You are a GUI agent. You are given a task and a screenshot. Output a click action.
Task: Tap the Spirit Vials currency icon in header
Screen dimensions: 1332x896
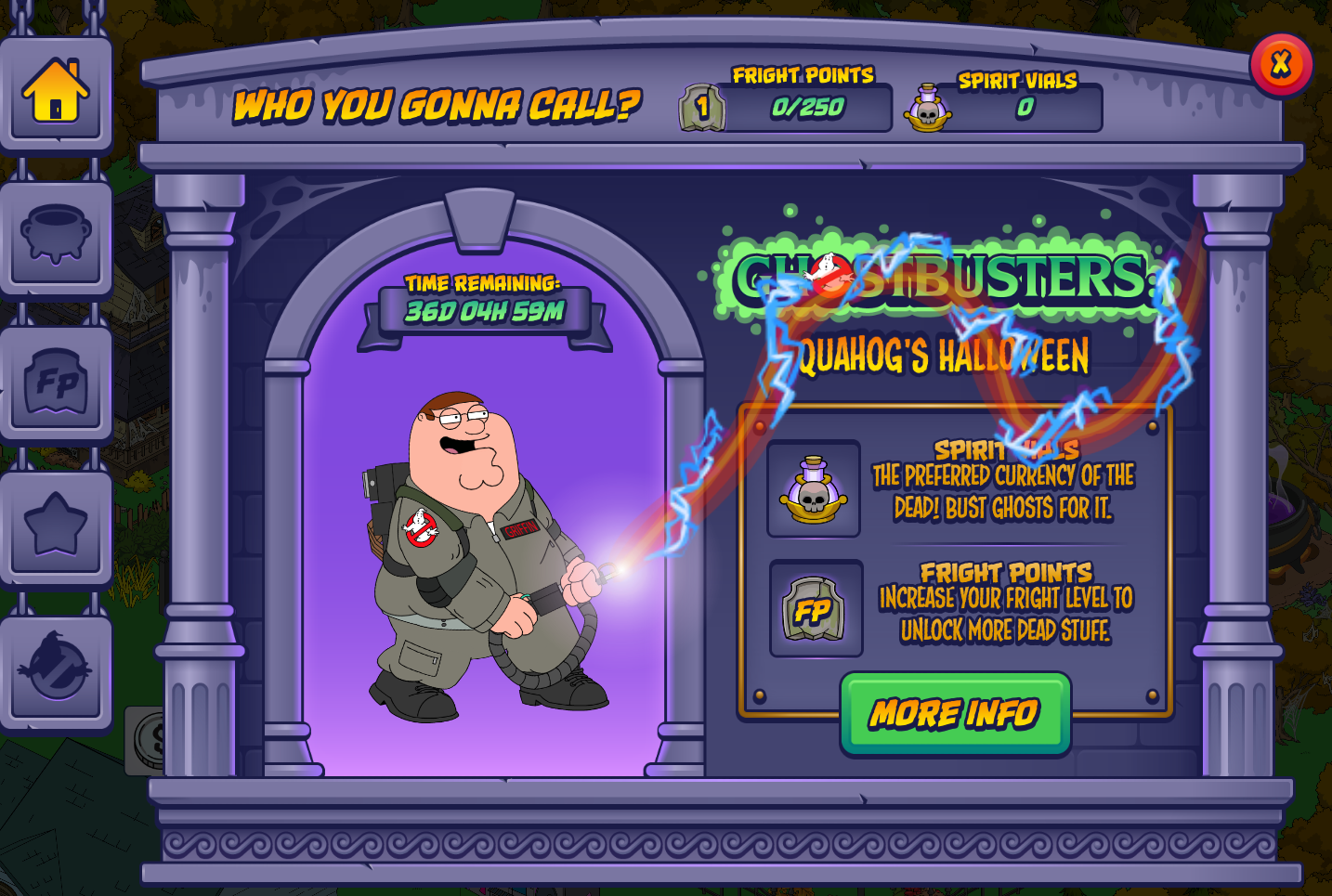coord(928,108)
